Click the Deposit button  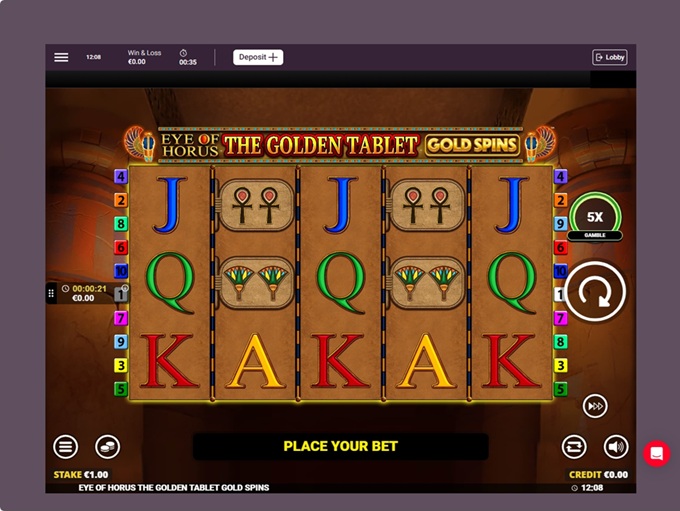(x=258, y=57)
